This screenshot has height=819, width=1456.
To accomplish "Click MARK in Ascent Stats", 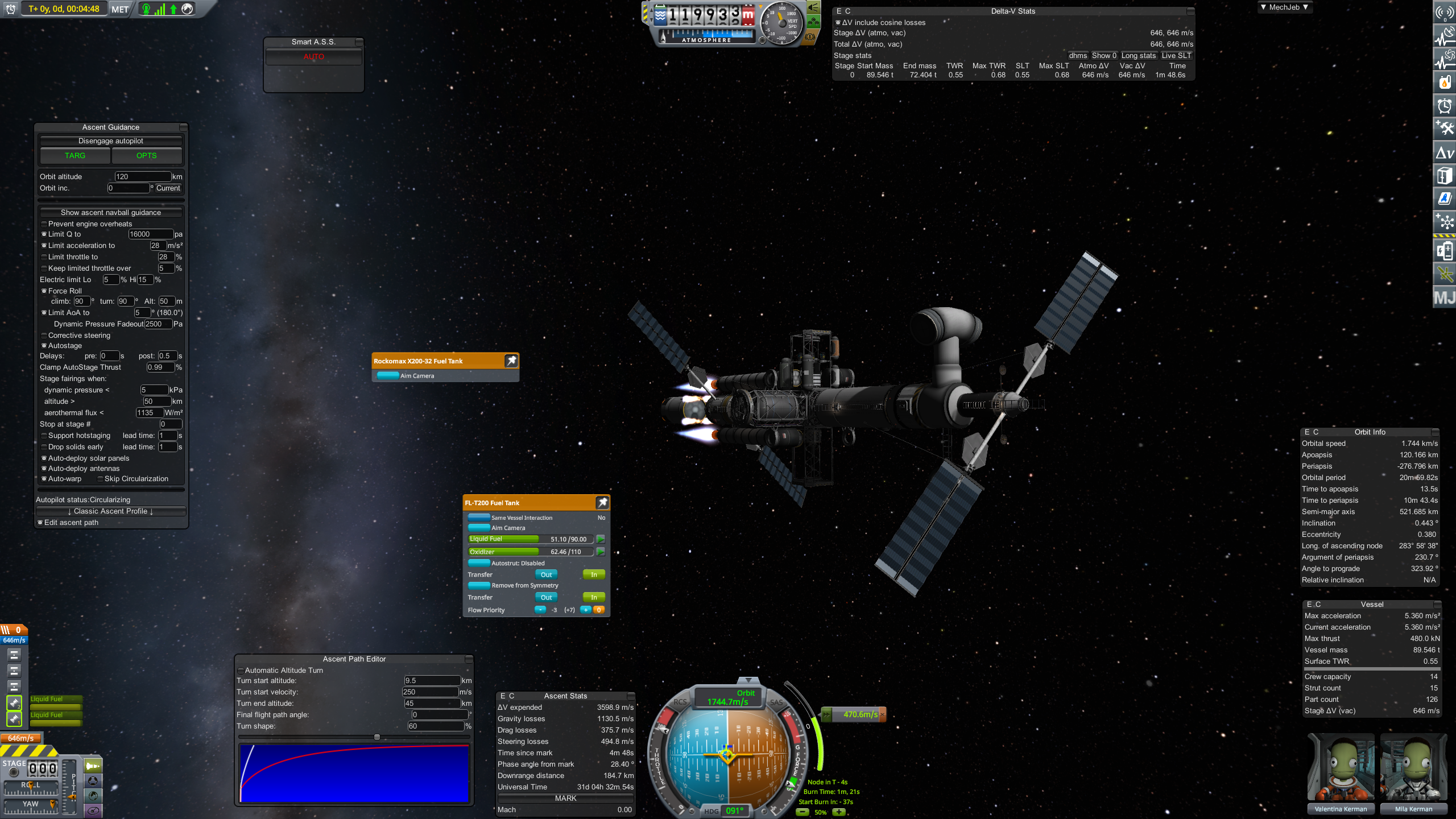I will (x=565, y=799).
